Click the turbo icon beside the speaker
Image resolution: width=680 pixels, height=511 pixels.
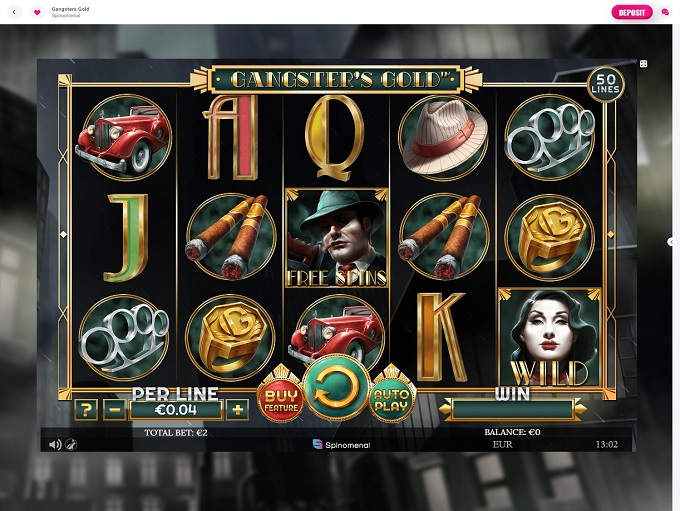pyautogui.click(x=71, y=445)
